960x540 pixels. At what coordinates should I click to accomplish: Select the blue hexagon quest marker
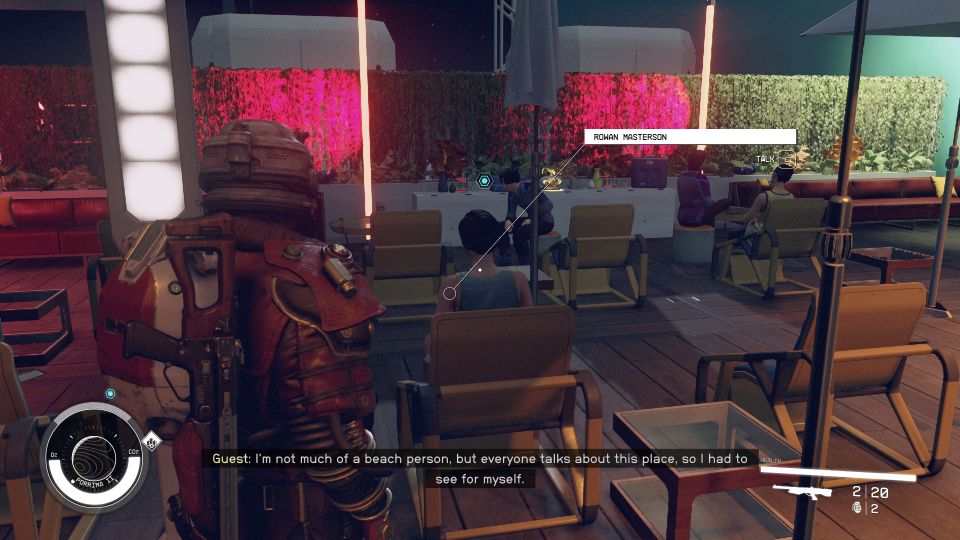click(x=484, y=181)
